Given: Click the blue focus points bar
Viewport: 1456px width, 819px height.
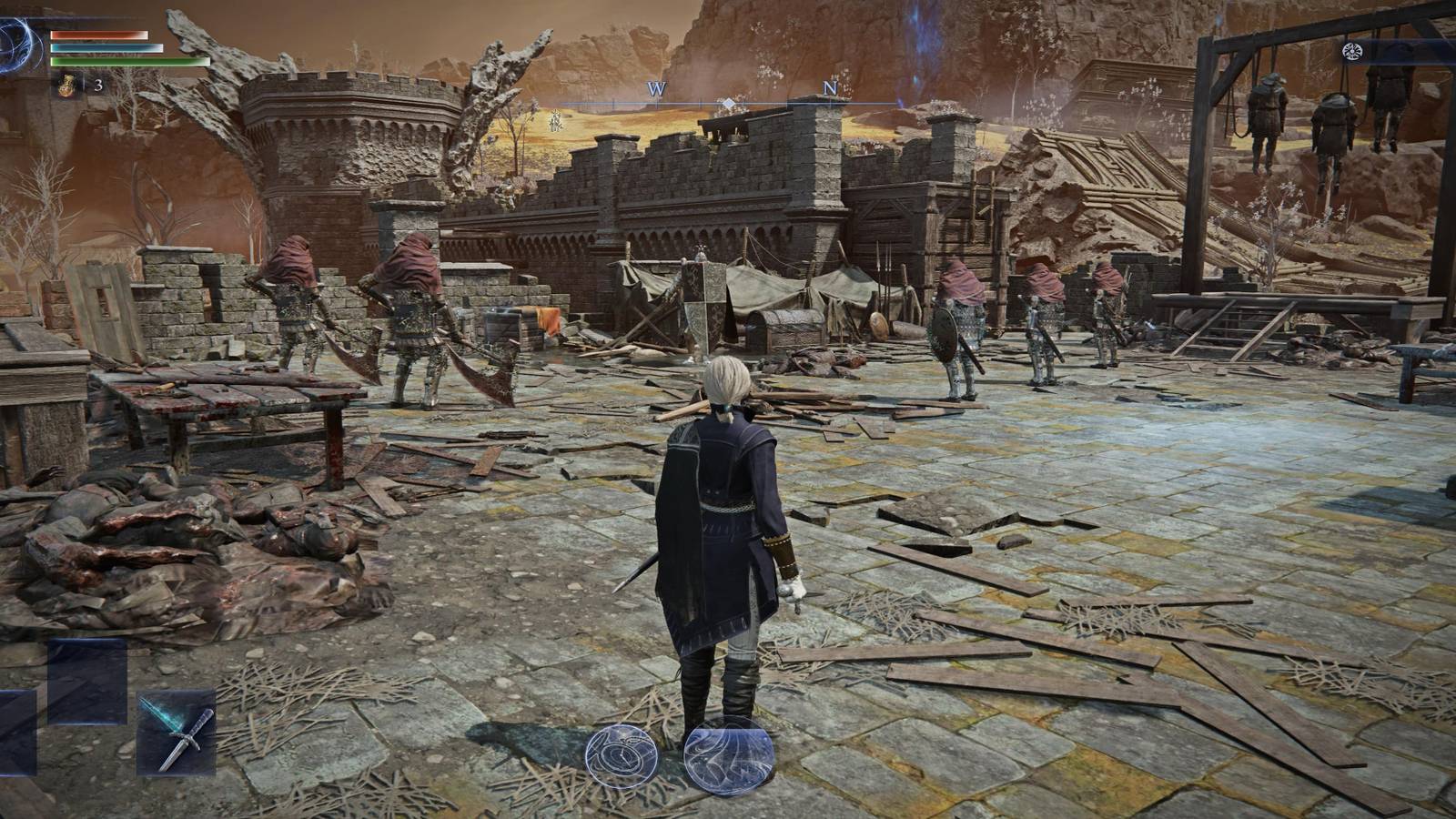Looking at the screenshot, I should click(107, 50).
